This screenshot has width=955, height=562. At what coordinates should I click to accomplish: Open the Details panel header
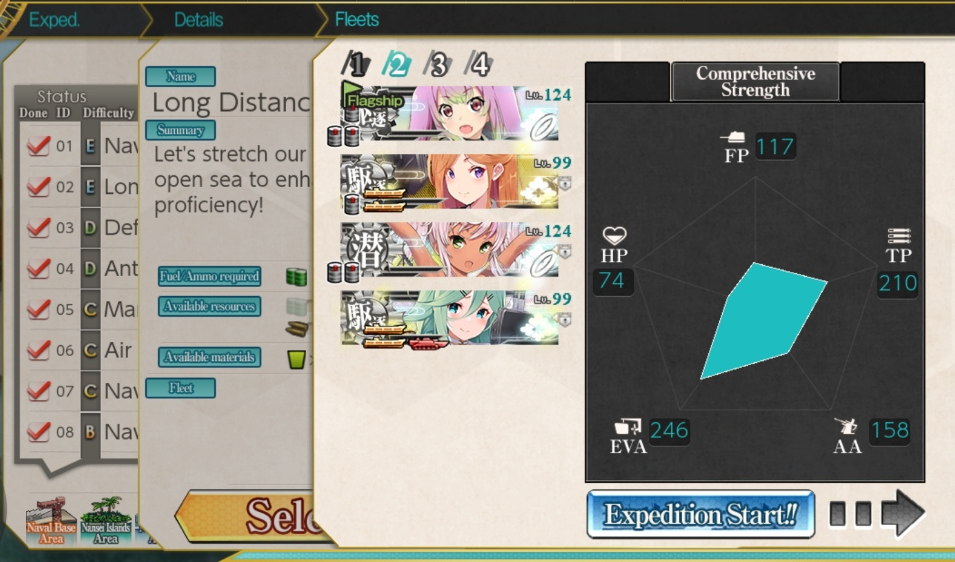[x=199, y=19]
